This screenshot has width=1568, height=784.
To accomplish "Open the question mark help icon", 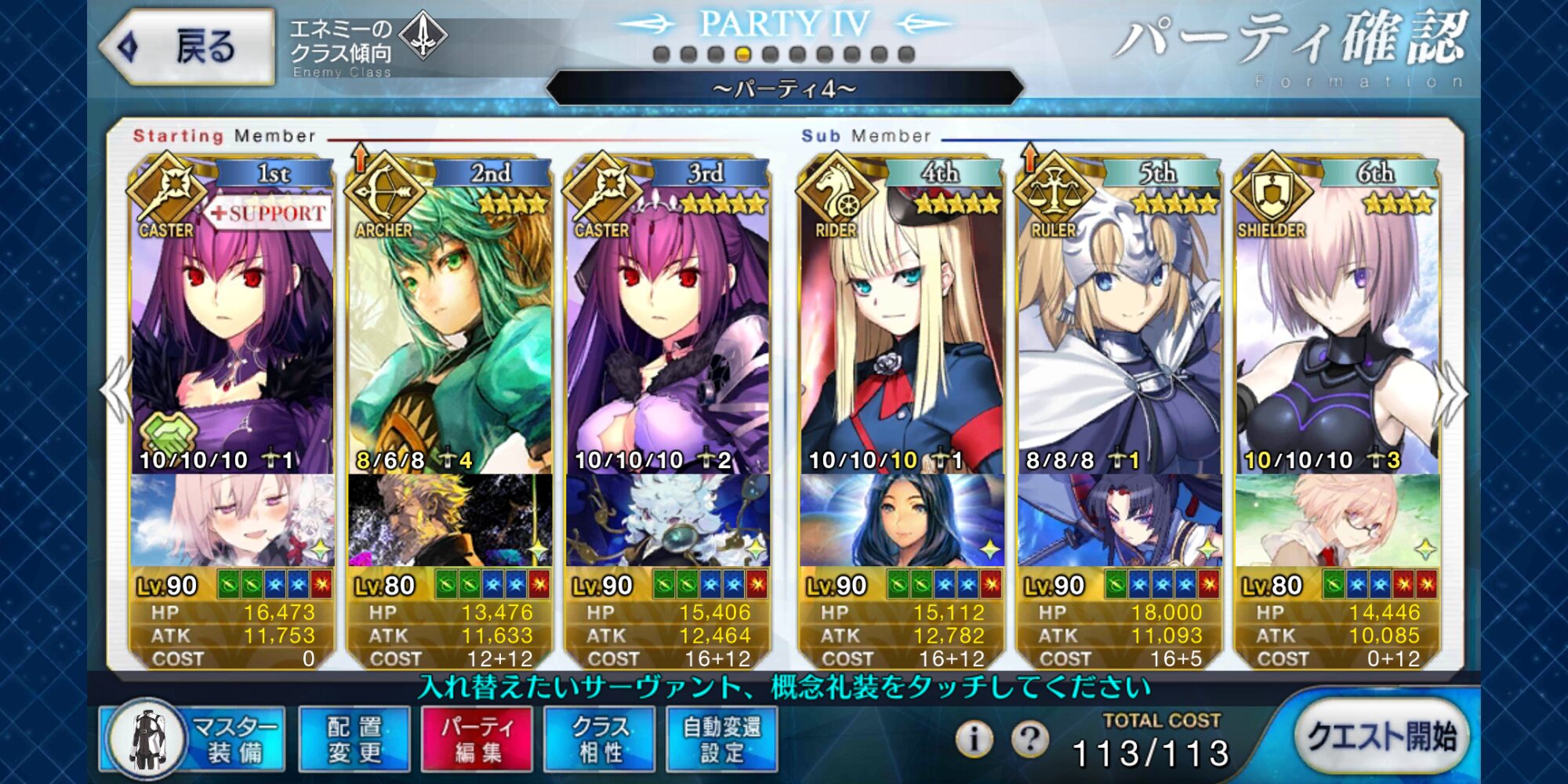I will [1029, 738].
